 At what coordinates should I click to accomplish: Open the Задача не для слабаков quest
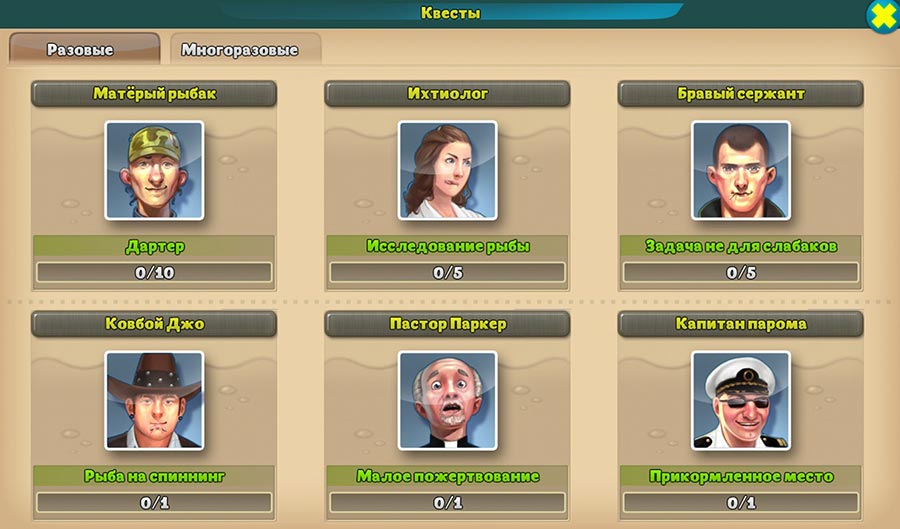coord(740,246)
